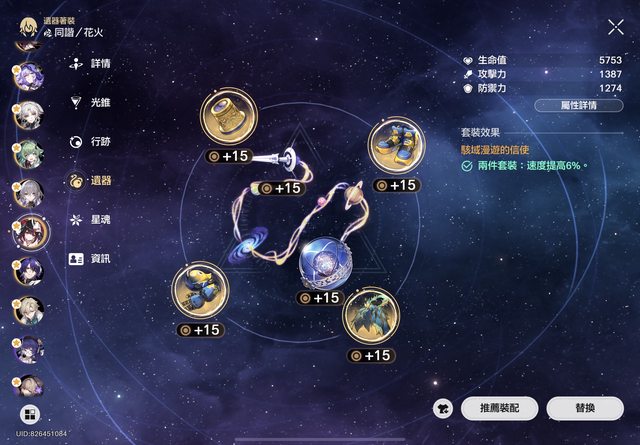This screenshot has width=640, height=445.
Task: Click the round icon beside 推薦裝配
Action: (443, 408)
